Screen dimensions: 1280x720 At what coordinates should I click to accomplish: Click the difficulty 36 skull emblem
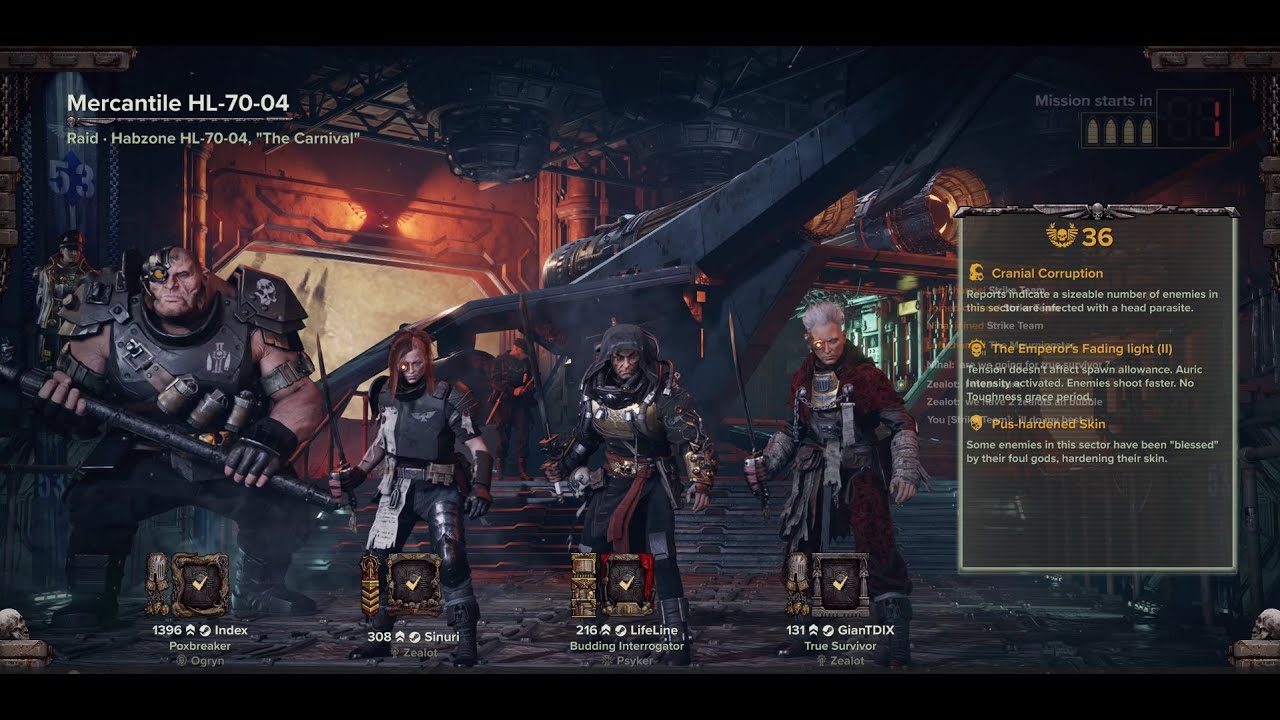[x=1062, y=236]
